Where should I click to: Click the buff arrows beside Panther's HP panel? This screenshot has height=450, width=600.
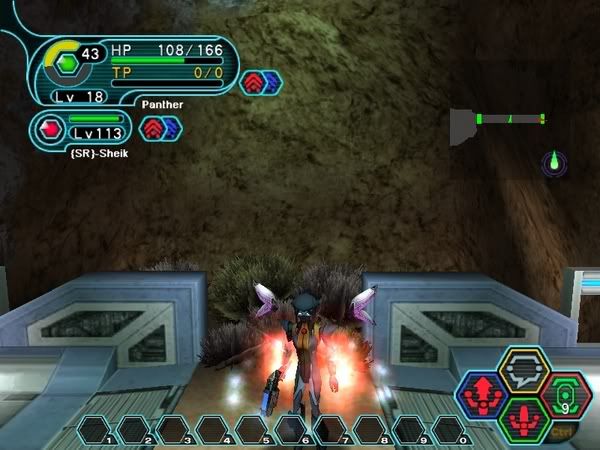(x=260, y=83)
